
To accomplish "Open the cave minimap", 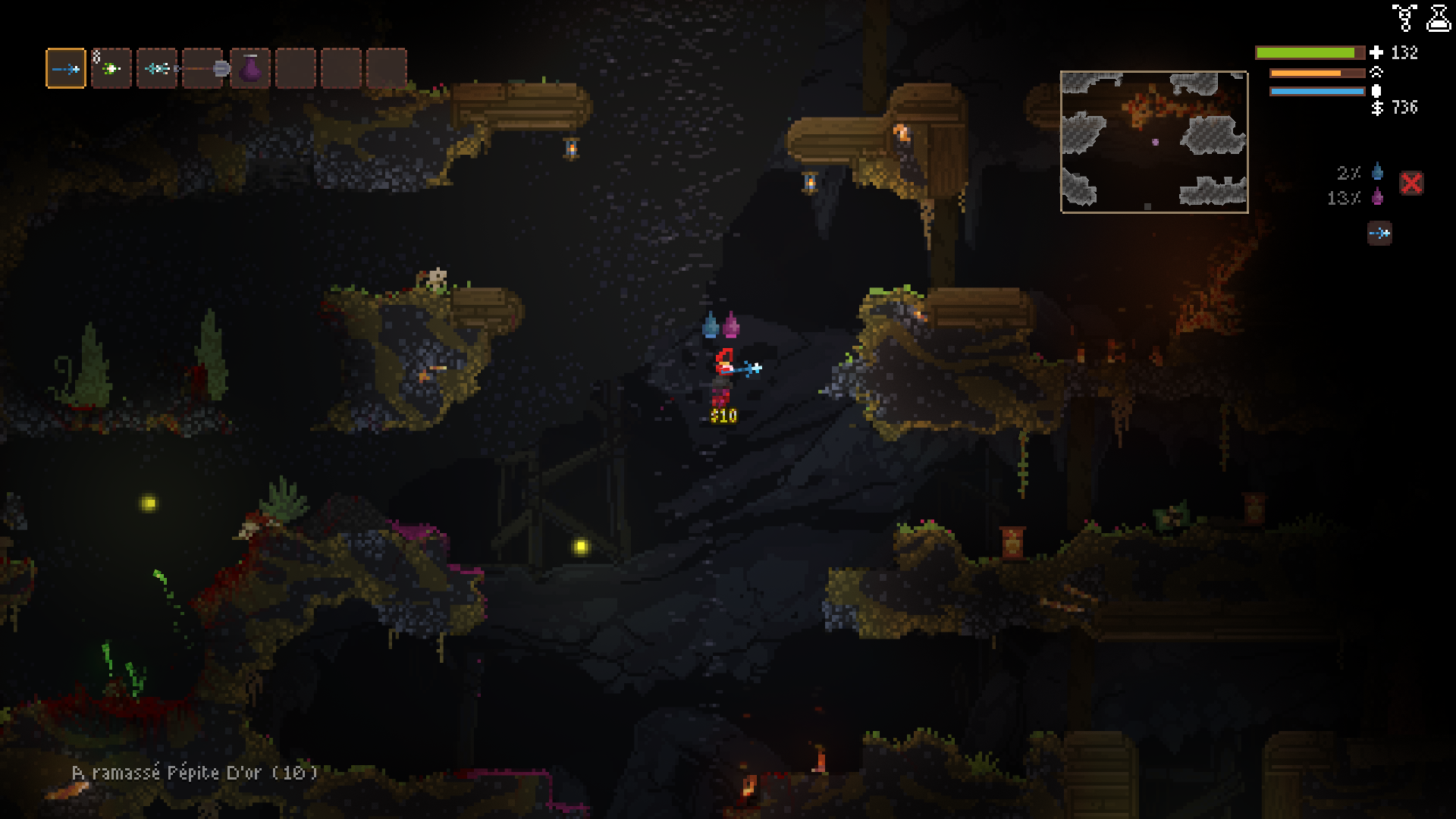I will click(1153, 142).
